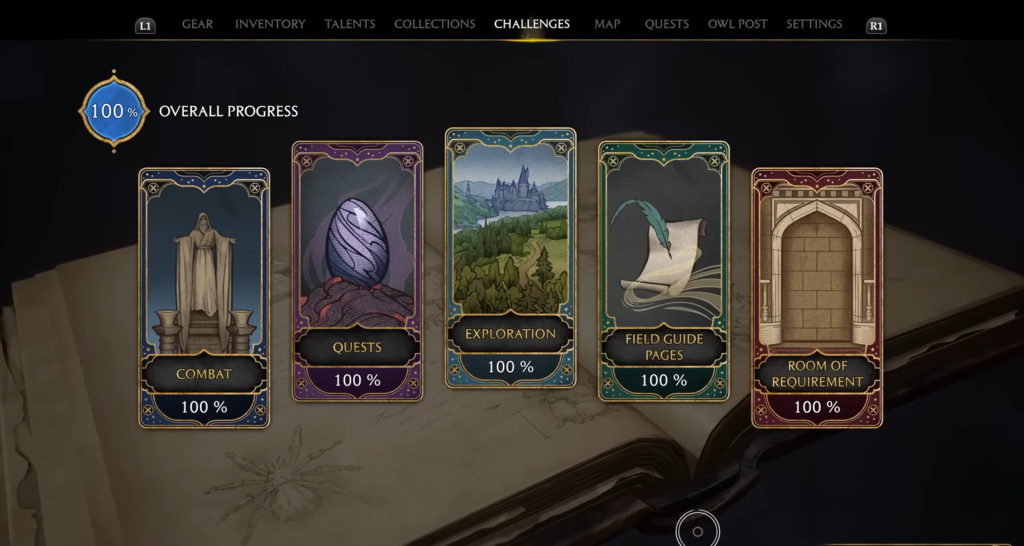Open the Exploration challenge card

tap(510, 257)
